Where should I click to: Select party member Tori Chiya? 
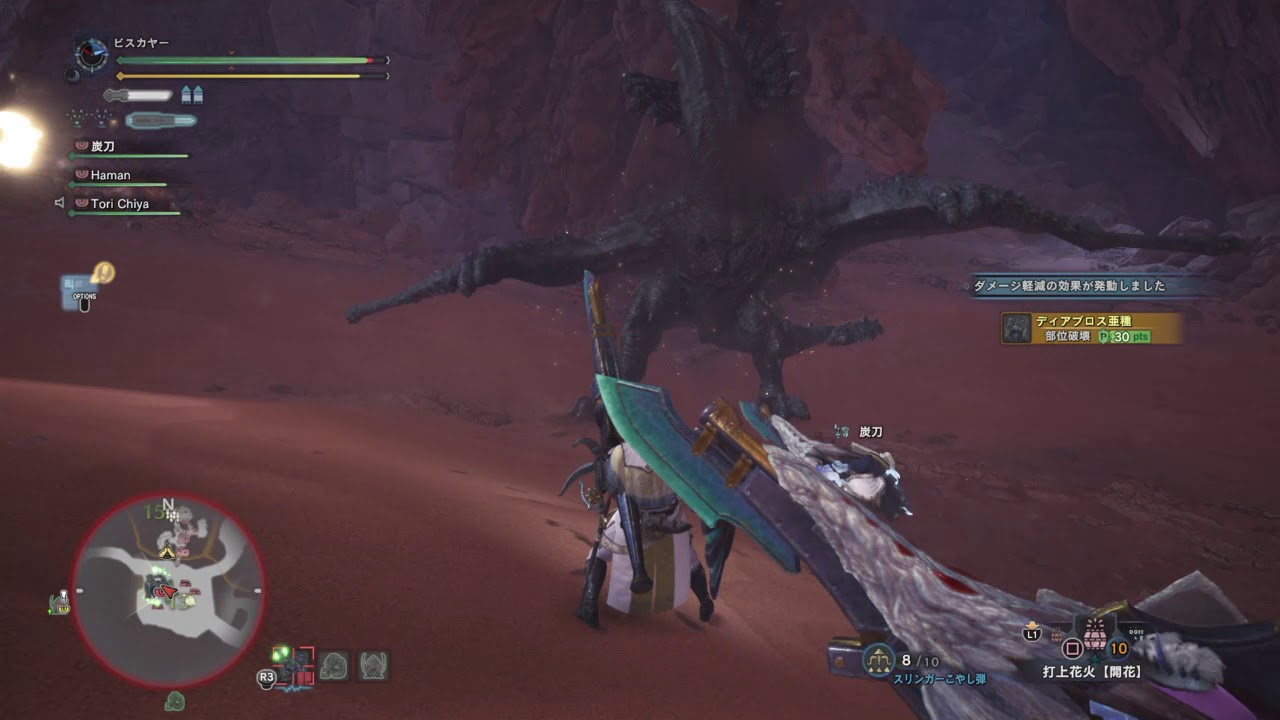(119, 204)
